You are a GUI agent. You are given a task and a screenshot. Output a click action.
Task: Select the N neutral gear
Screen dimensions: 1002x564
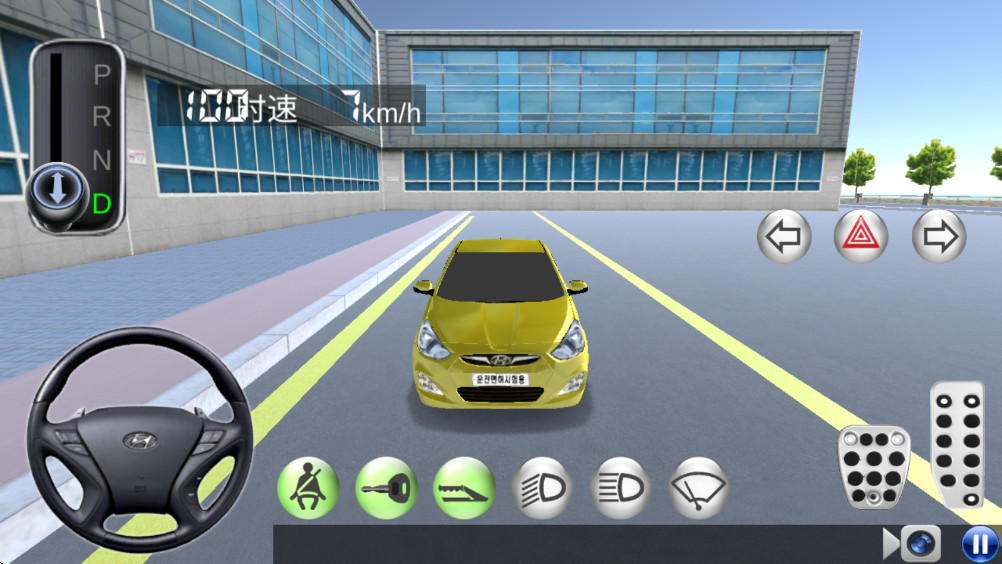pos(102,159)
